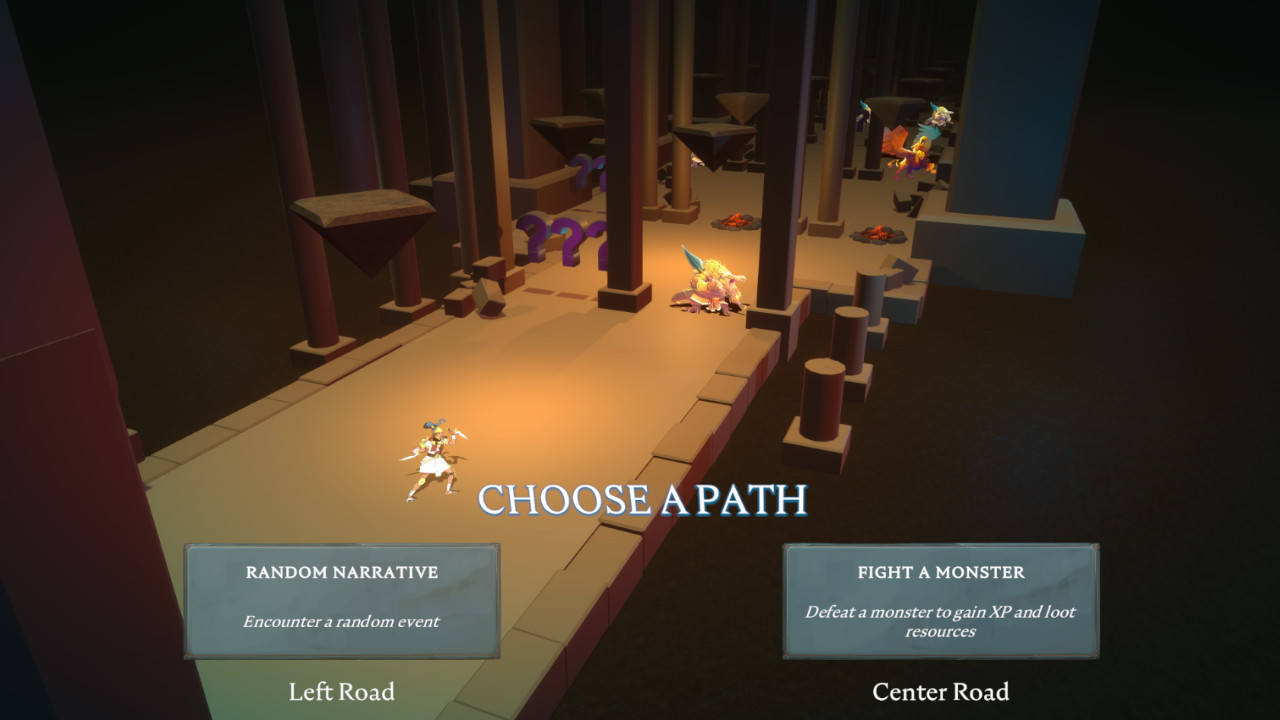Select the player character holding a weapon
The image size is (1280, 720).
click(432, 460)
